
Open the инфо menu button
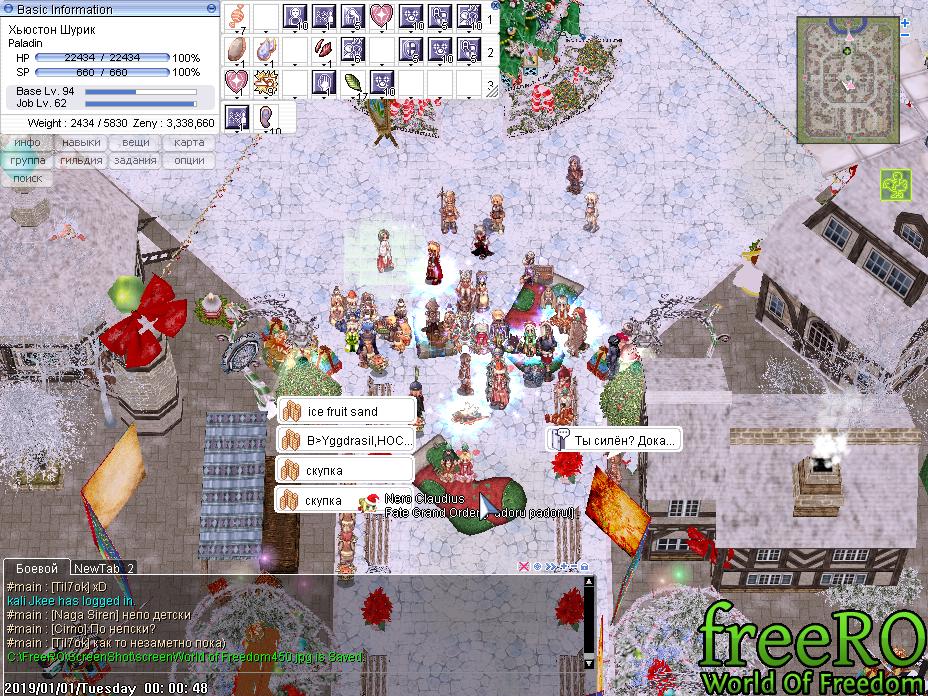(27, 143)
